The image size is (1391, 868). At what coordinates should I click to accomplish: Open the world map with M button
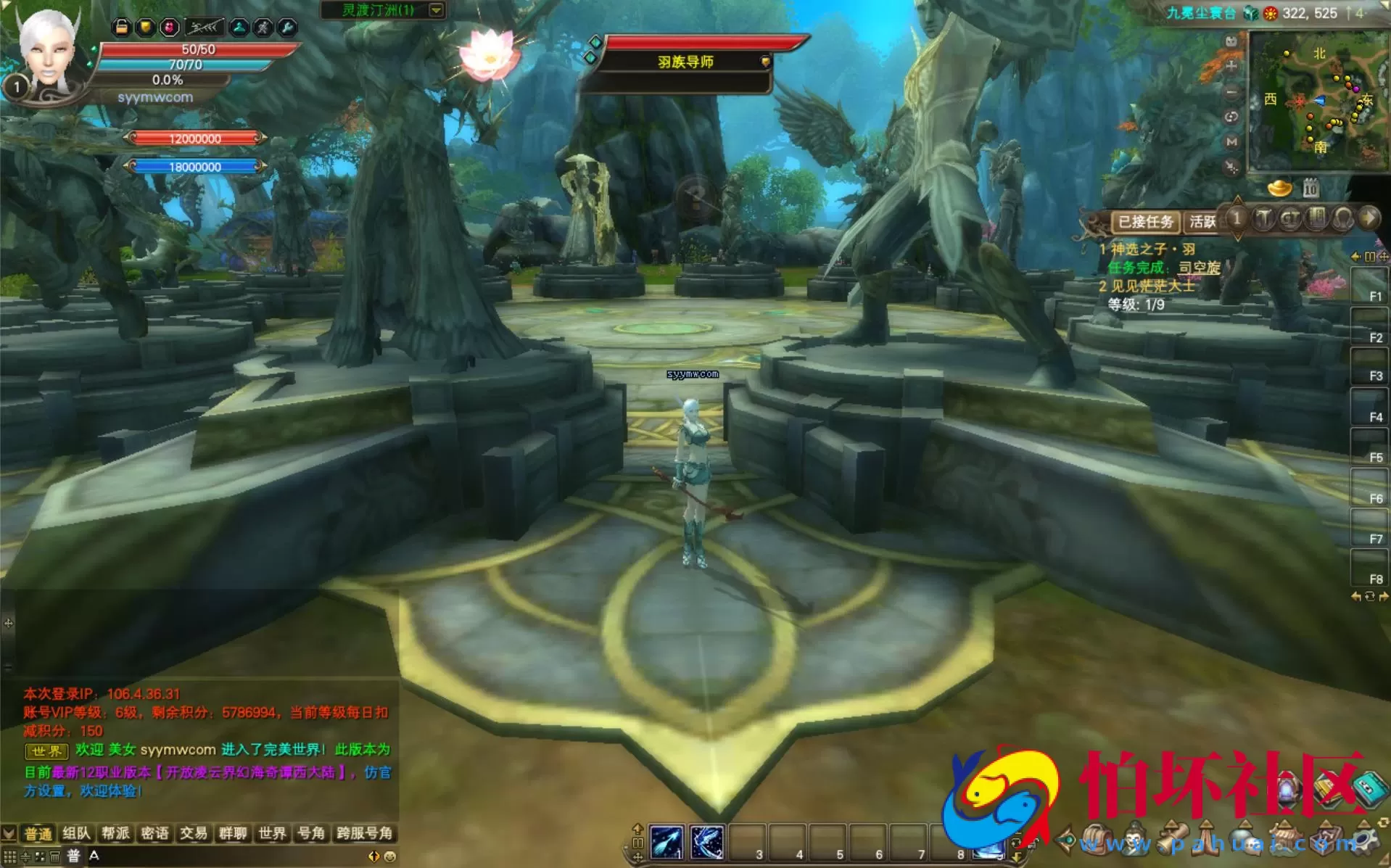point(1231,142)
